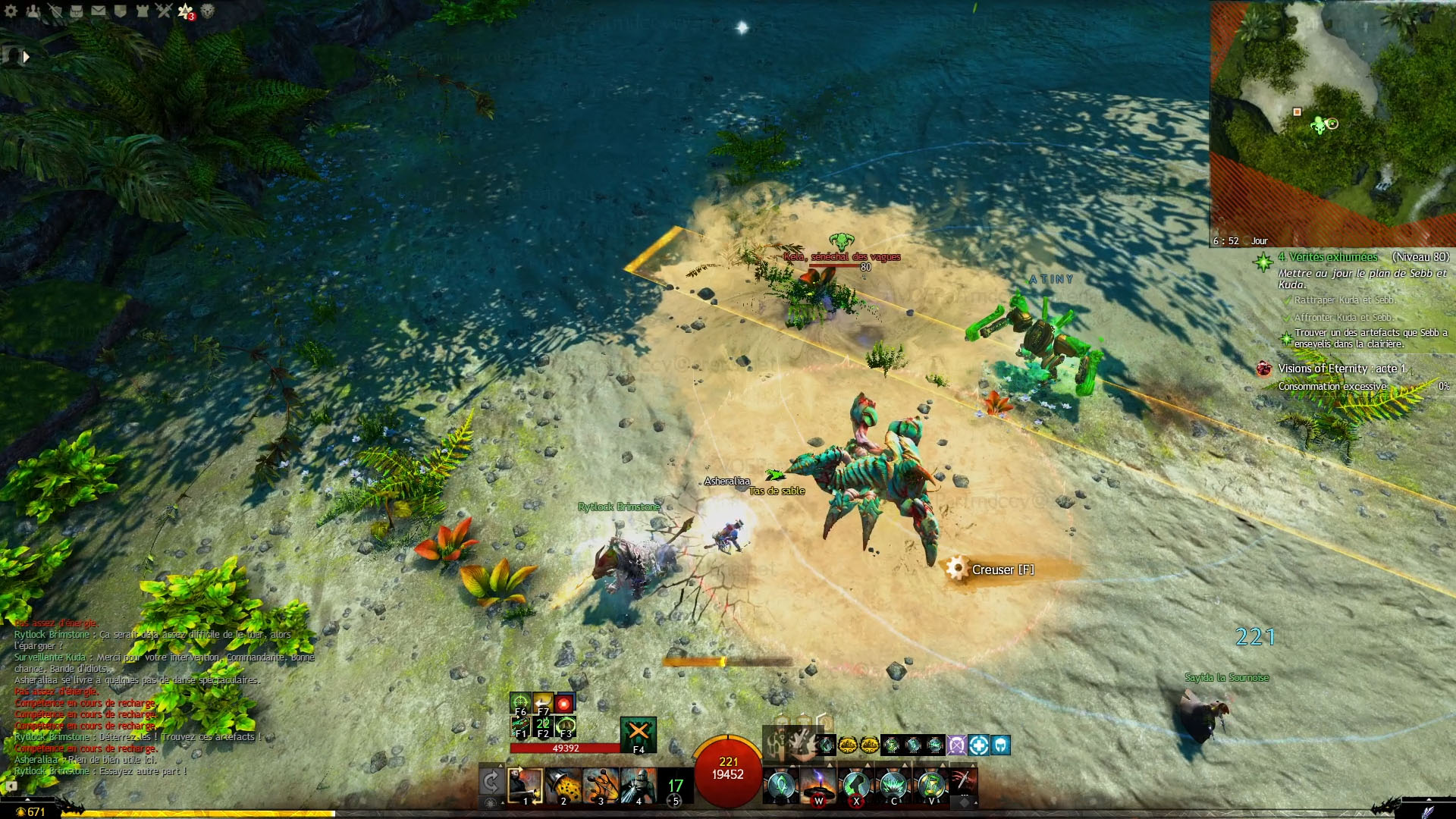
Task: Expand the party portrait arrow
Action: tap(27, 56)
